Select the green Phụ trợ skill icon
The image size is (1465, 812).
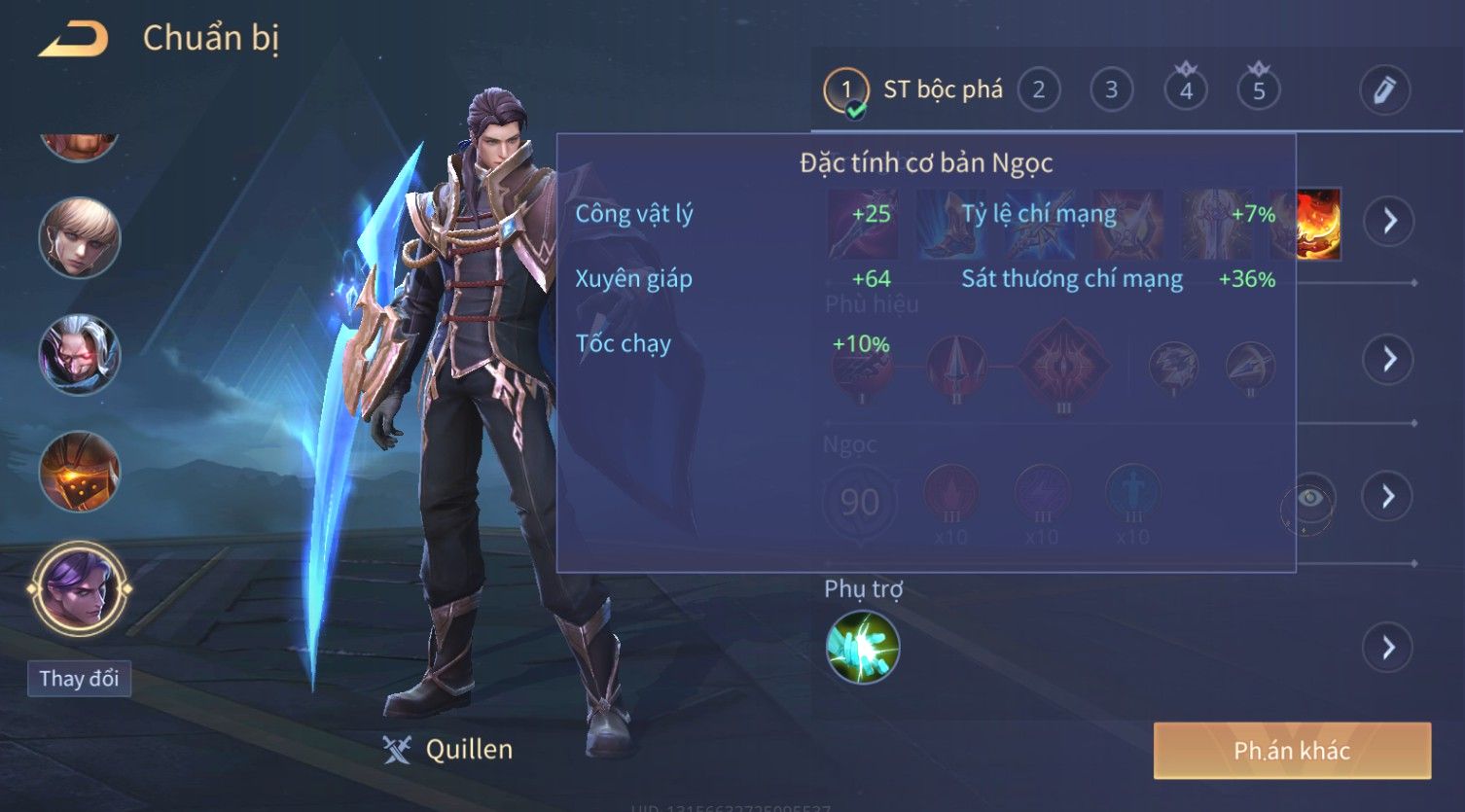pos(862,647)
